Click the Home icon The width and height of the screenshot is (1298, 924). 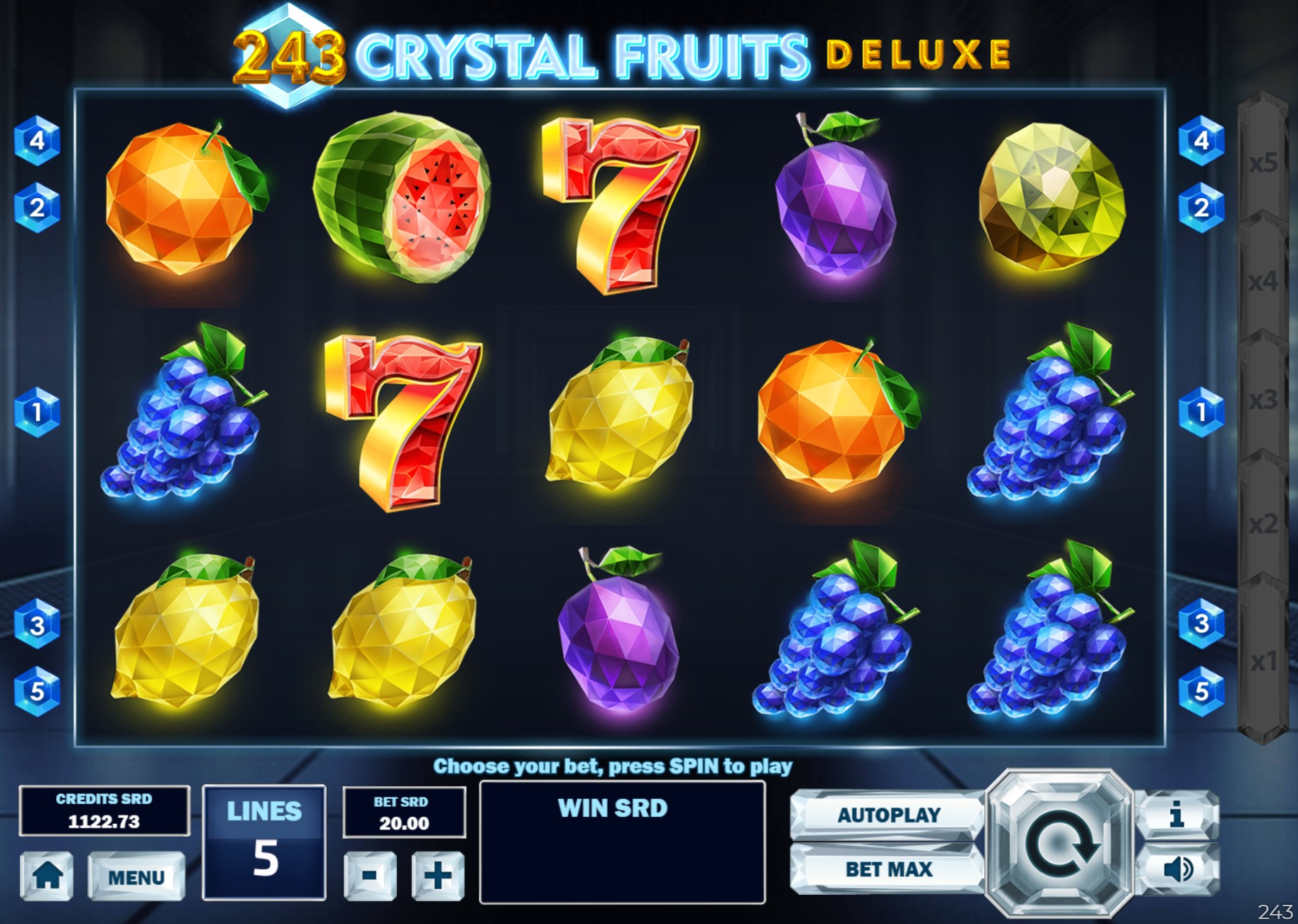(x=48, y=876)
